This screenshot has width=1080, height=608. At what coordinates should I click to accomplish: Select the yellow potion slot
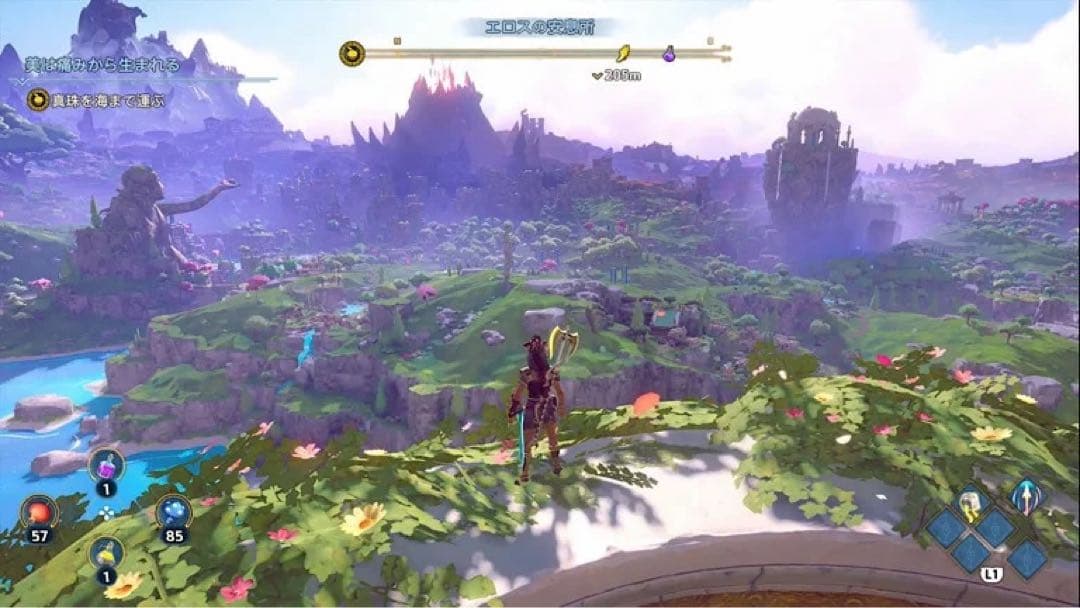[106, 554]
